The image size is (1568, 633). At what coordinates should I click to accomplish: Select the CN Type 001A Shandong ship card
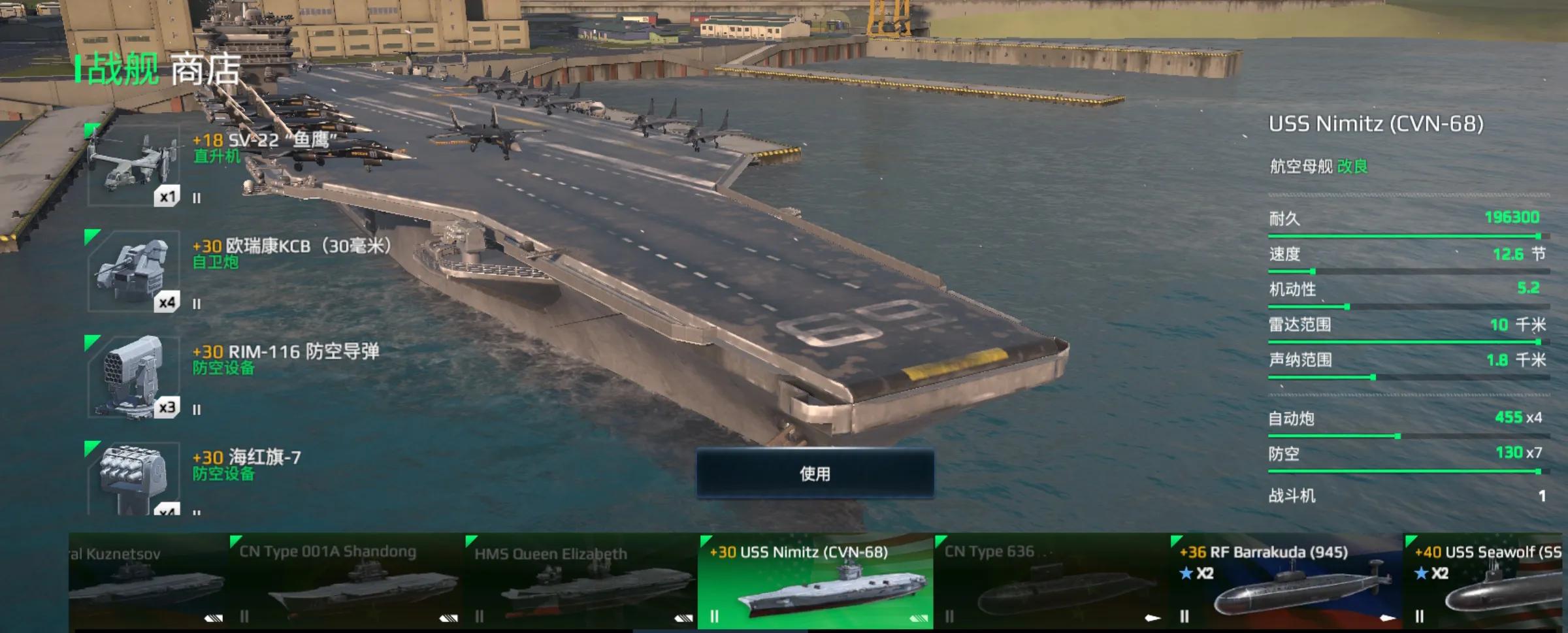click(344, 581)
